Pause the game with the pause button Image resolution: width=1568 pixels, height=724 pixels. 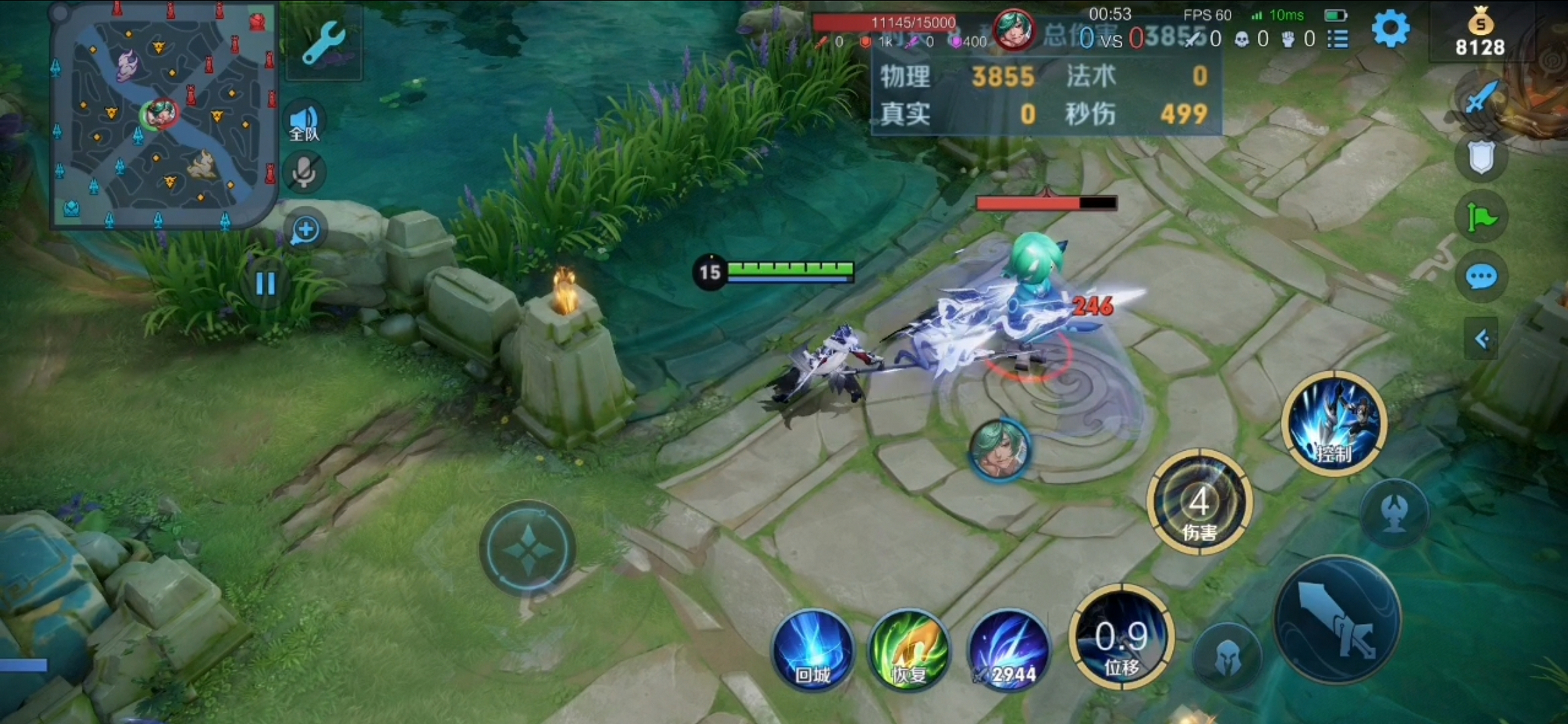pos(266,284)
